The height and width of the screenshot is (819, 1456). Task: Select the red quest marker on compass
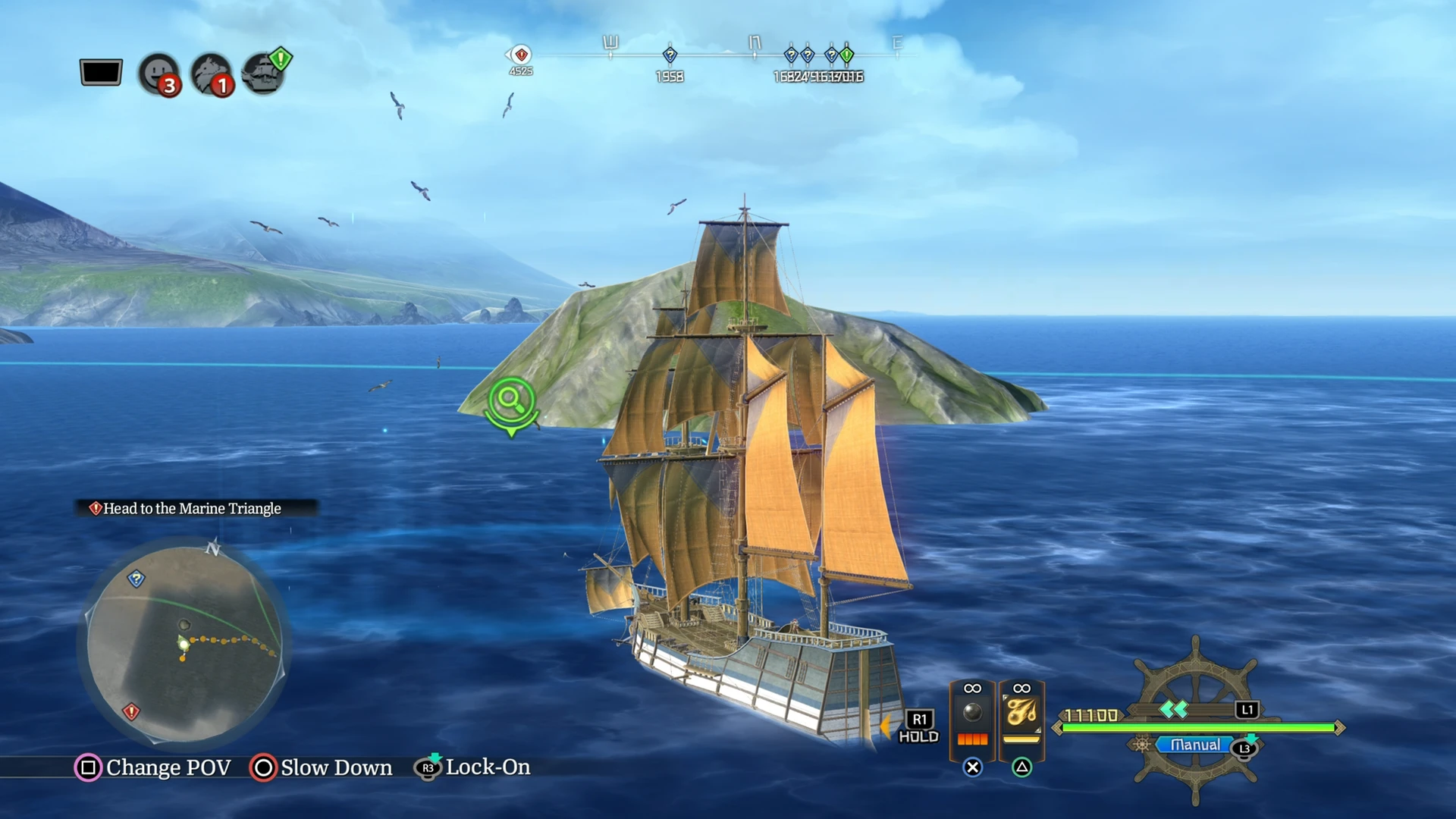pyautogui.click(x=521, y=55)
